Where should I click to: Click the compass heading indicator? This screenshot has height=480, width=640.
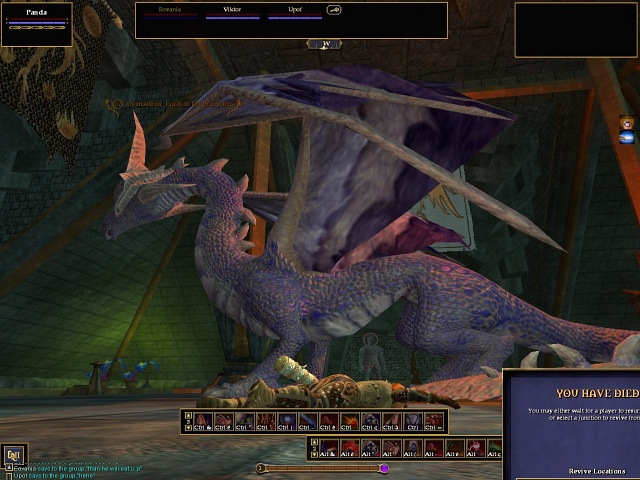(324, 44)
